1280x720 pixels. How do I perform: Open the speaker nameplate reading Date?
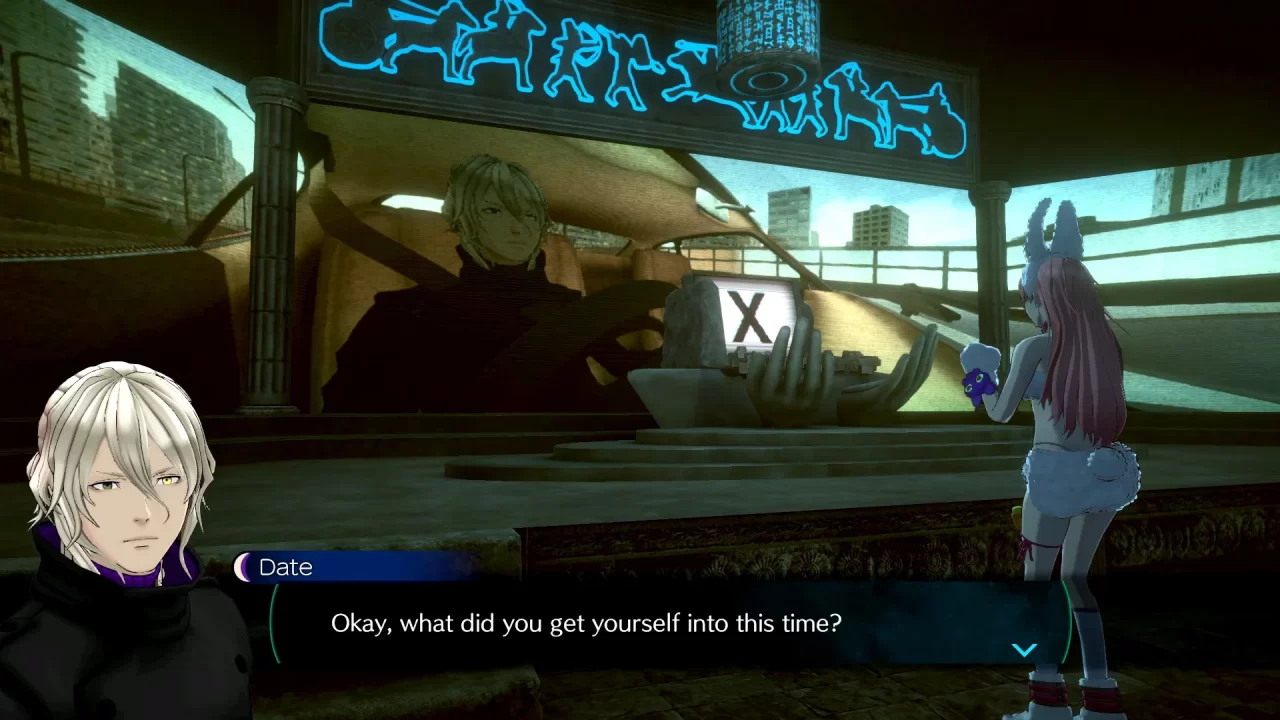click(287, 567)
